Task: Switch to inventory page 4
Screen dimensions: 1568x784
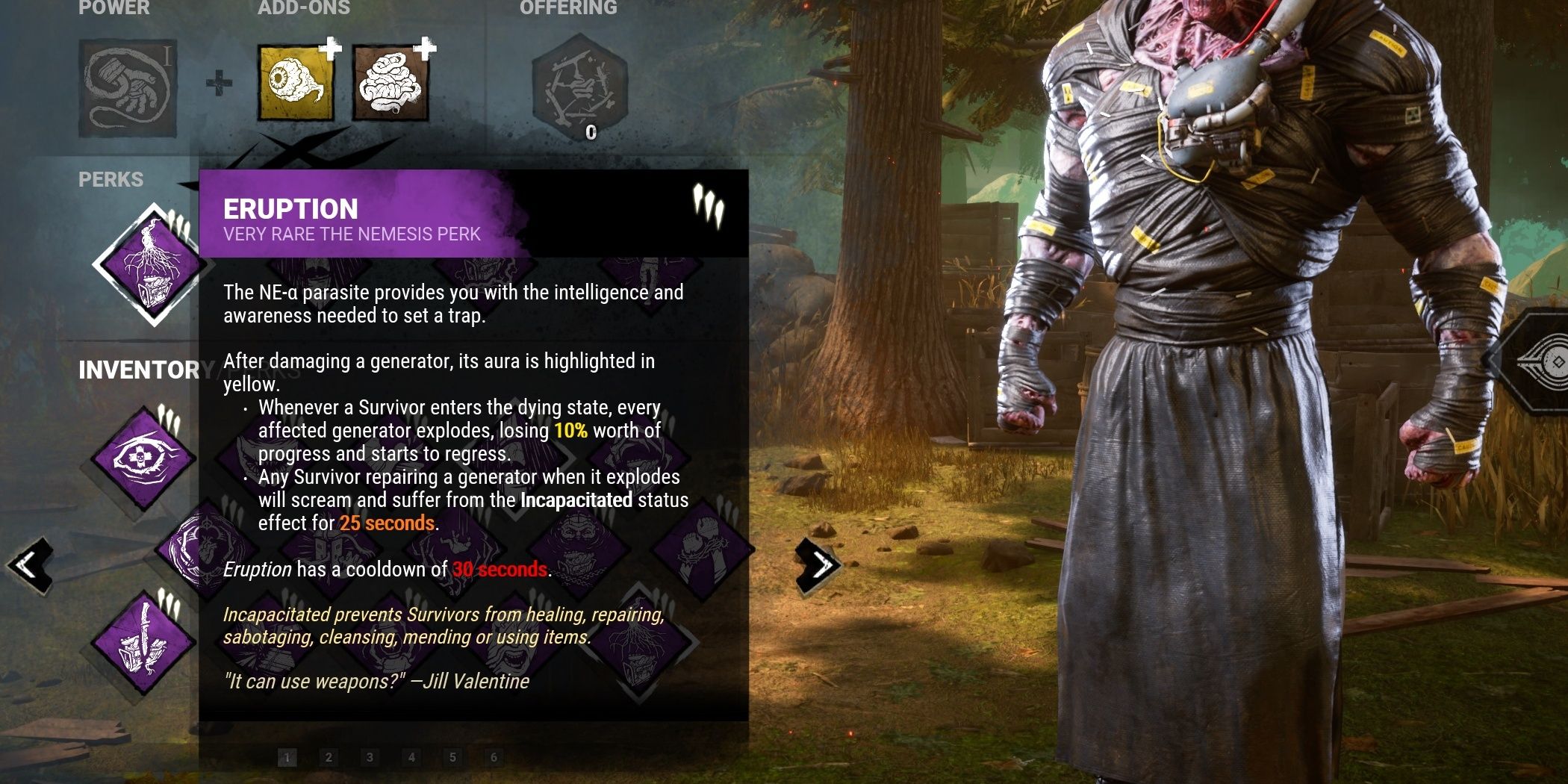Action: coord(411,758)
